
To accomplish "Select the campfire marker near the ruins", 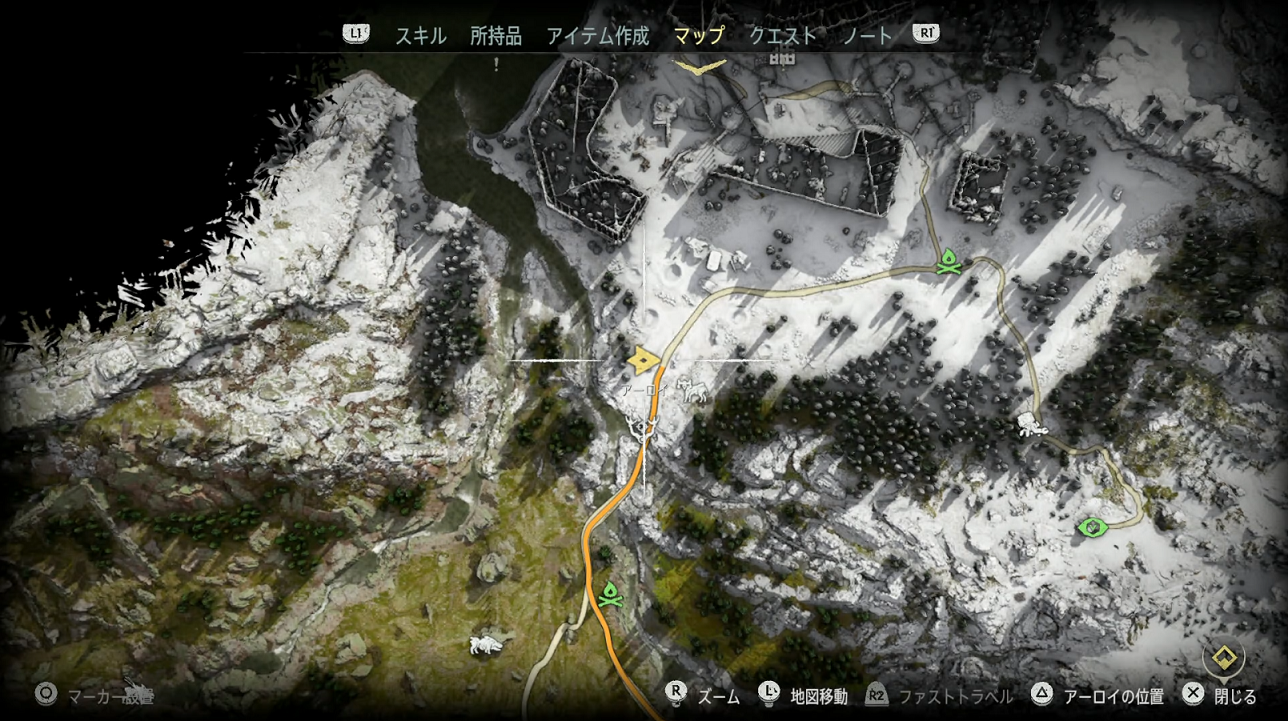I will [x=949, y=262].
